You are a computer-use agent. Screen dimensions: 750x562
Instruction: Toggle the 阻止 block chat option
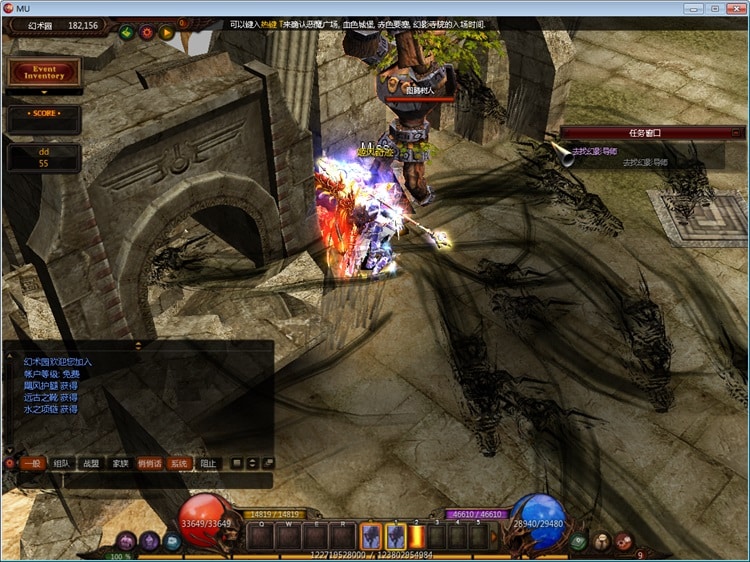[x=207, y=464]
